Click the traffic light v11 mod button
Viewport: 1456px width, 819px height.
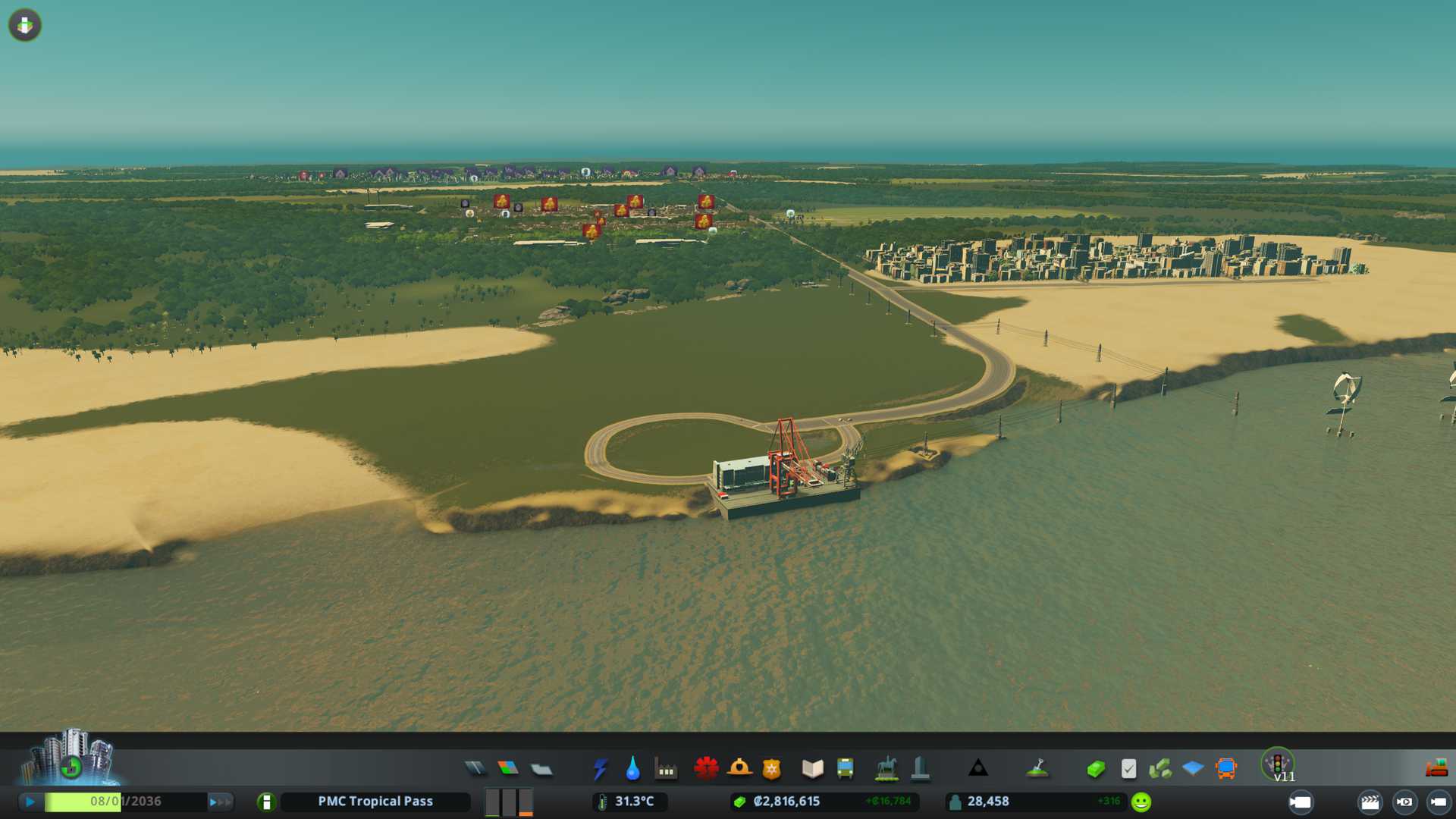tap(1279, 764)
